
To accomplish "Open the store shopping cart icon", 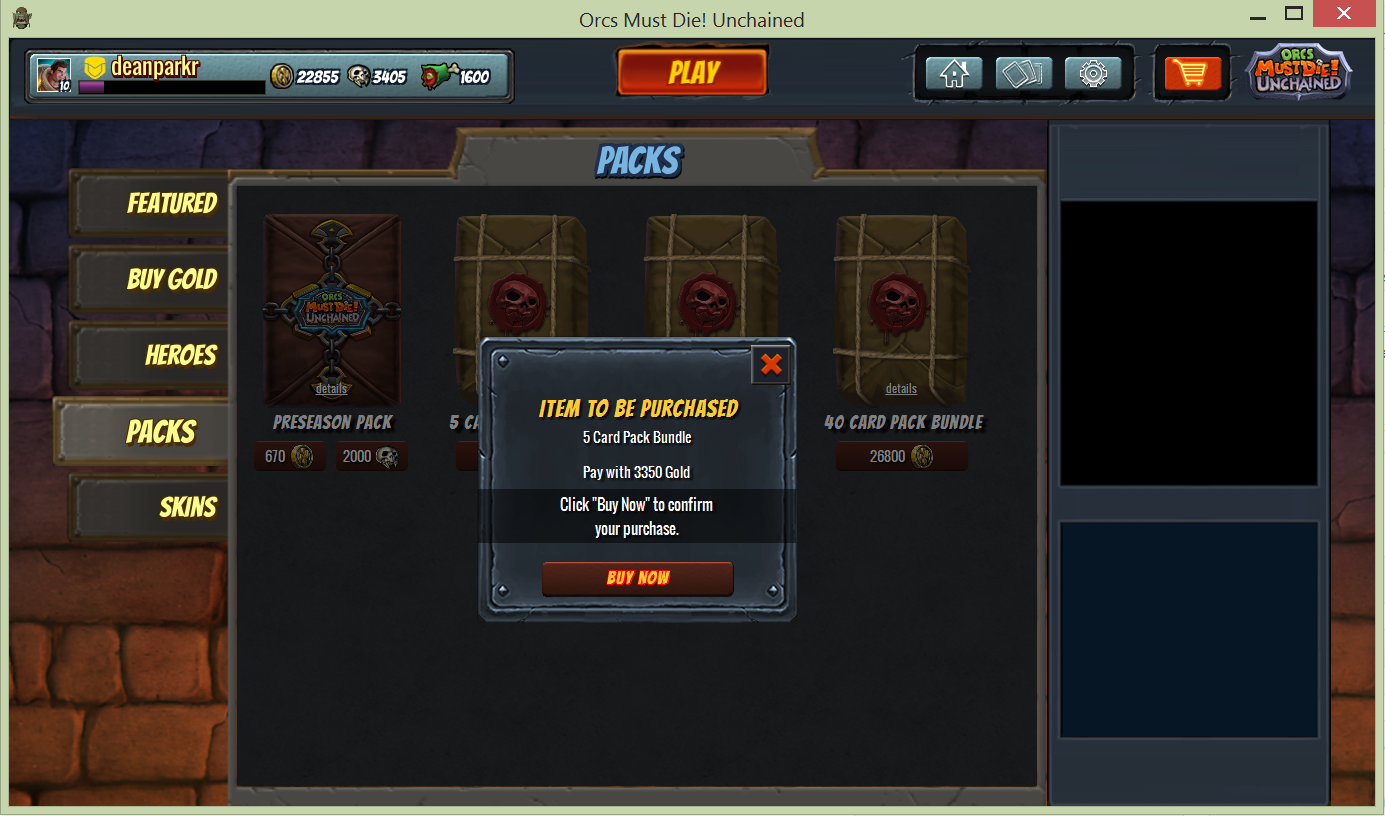I will coord(1192,74).
